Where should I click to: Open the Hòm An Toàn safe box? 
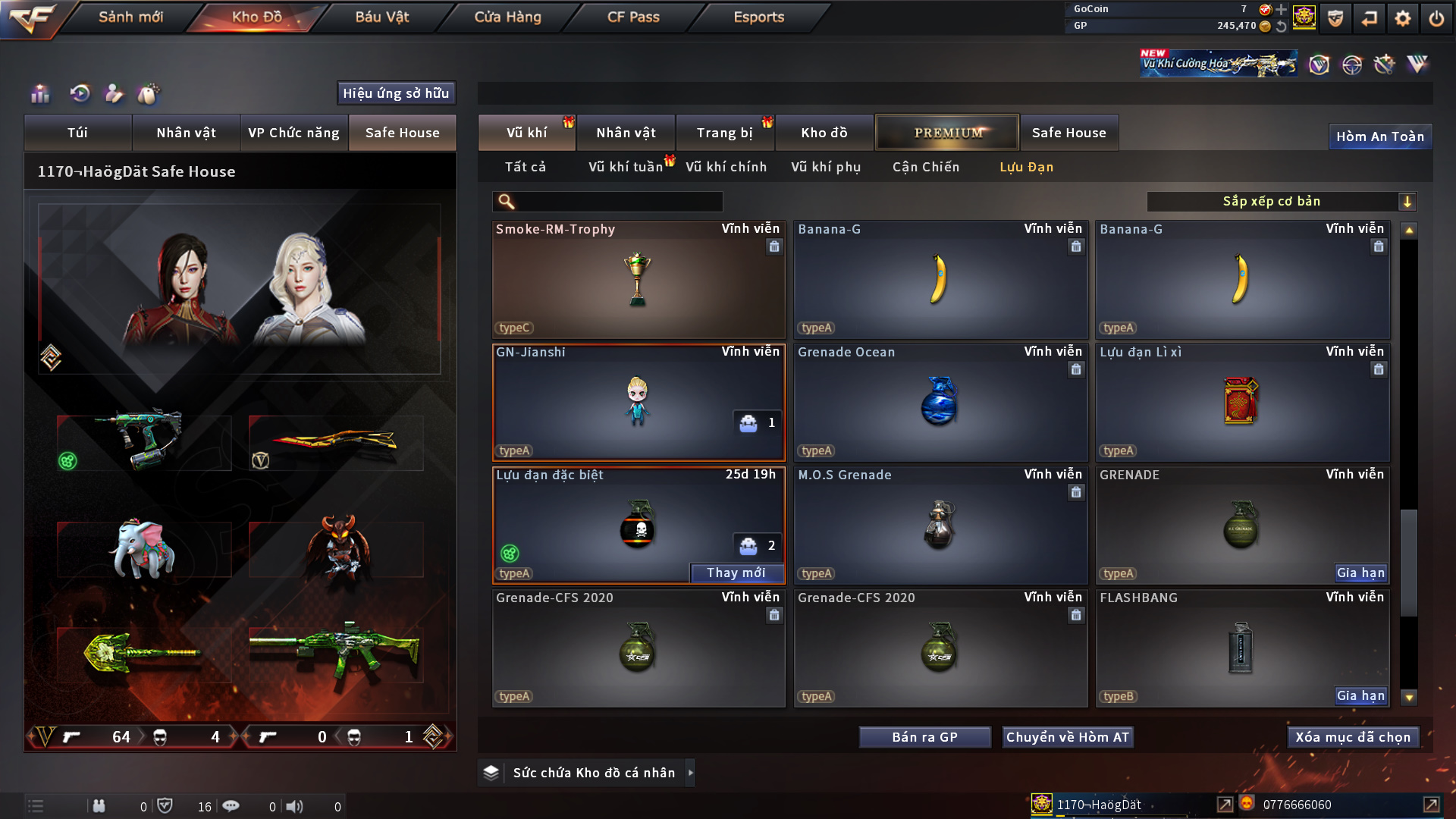[x=1379, y=136]
